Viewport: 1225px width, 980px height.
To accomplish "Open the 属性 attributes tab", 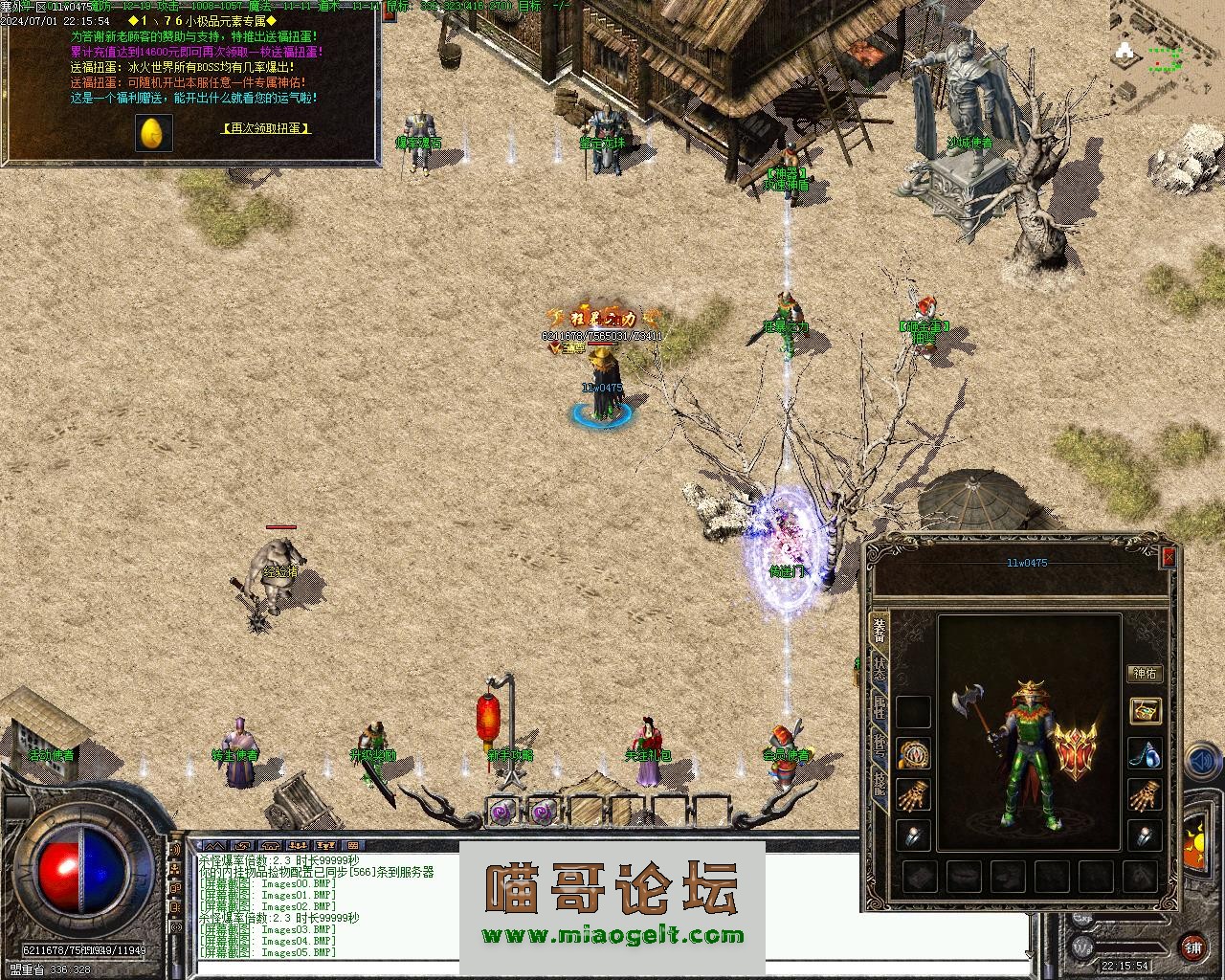I will [879, 709].
